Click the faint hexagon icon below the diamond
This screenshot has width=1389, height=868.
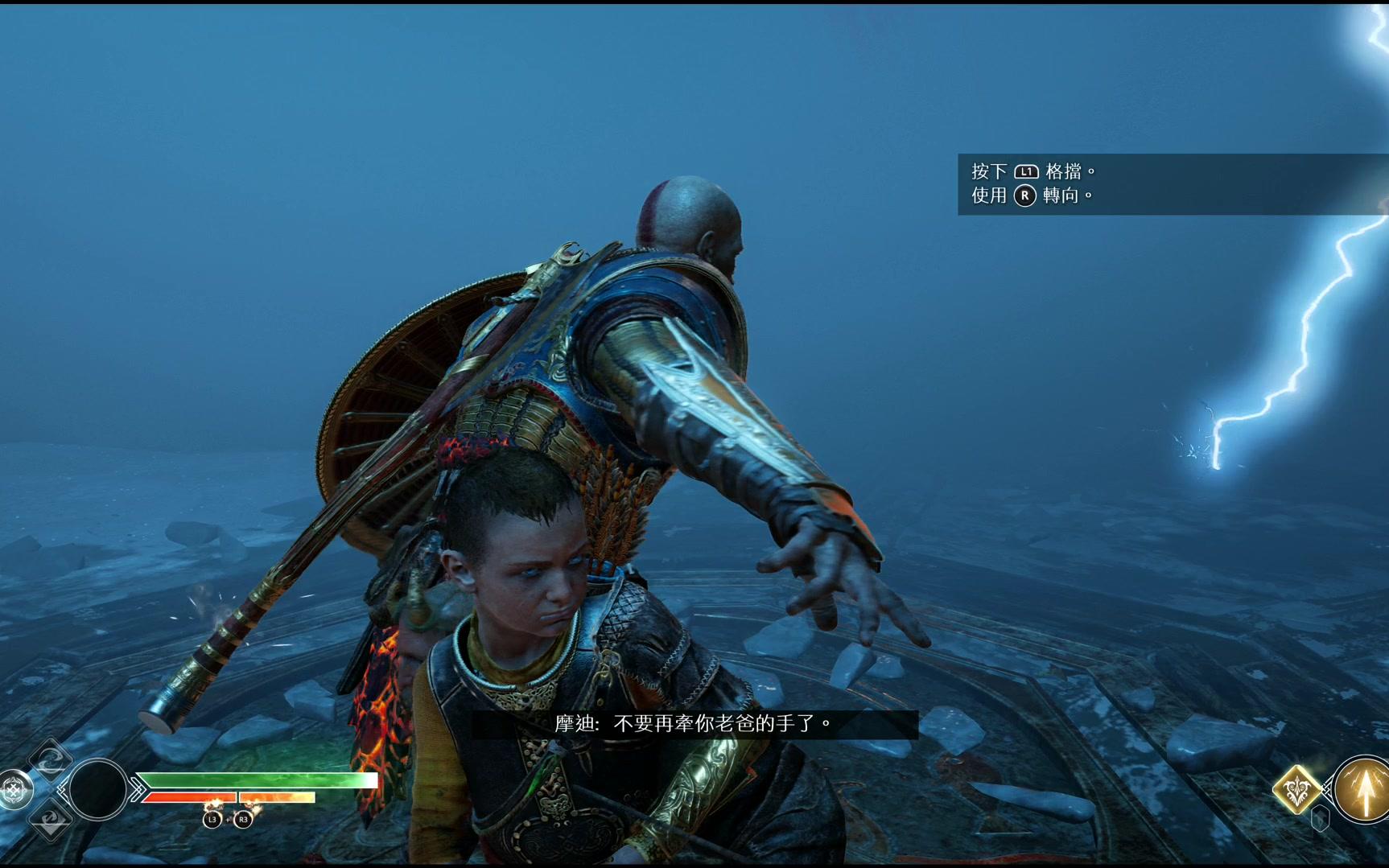(x=1320, y=819)
